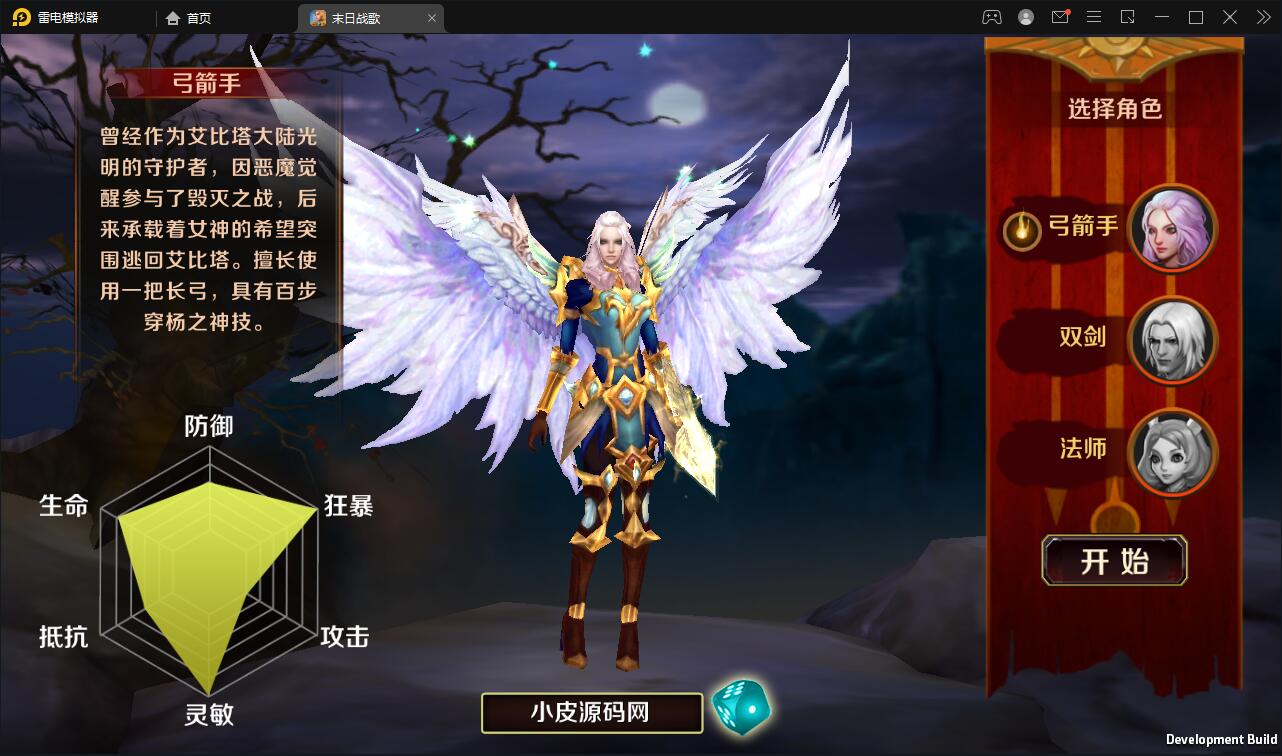Expand the sidebar with the double-chevron icon
The image size is (1282, 756).
click(1262, 17)
